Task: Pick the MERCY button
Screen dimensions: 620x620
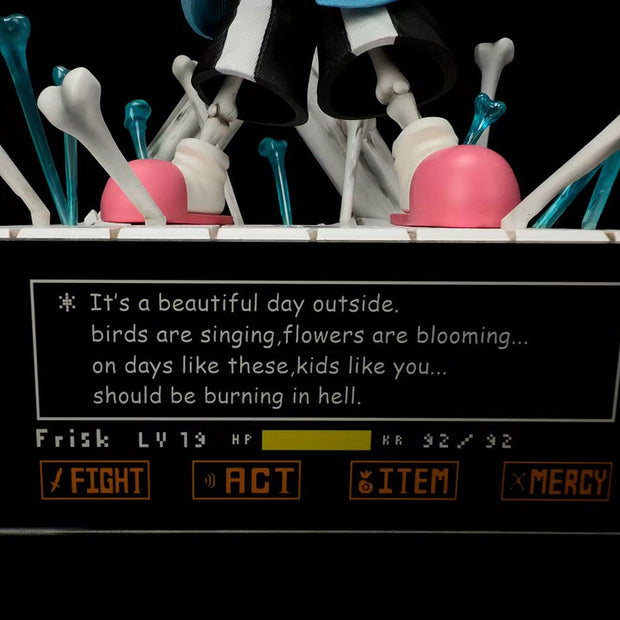Action: 557,481
